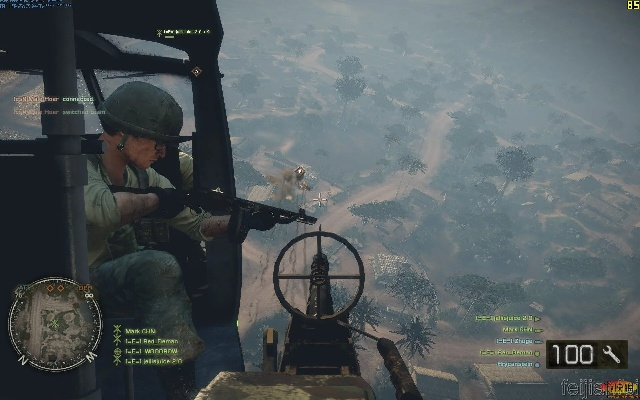Click the objective diamond marker on the window frame
The height and width of the screenshot is (400, 640).
[197, 71]
